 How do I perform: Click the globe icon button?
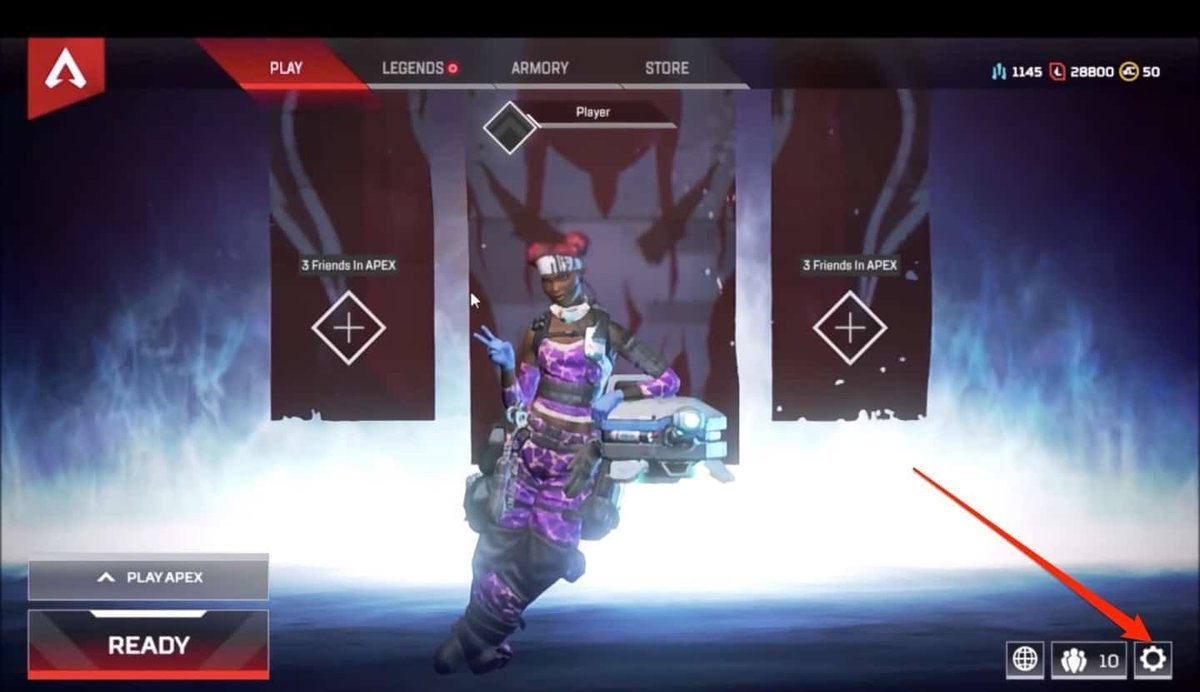tap(1025, 659)
